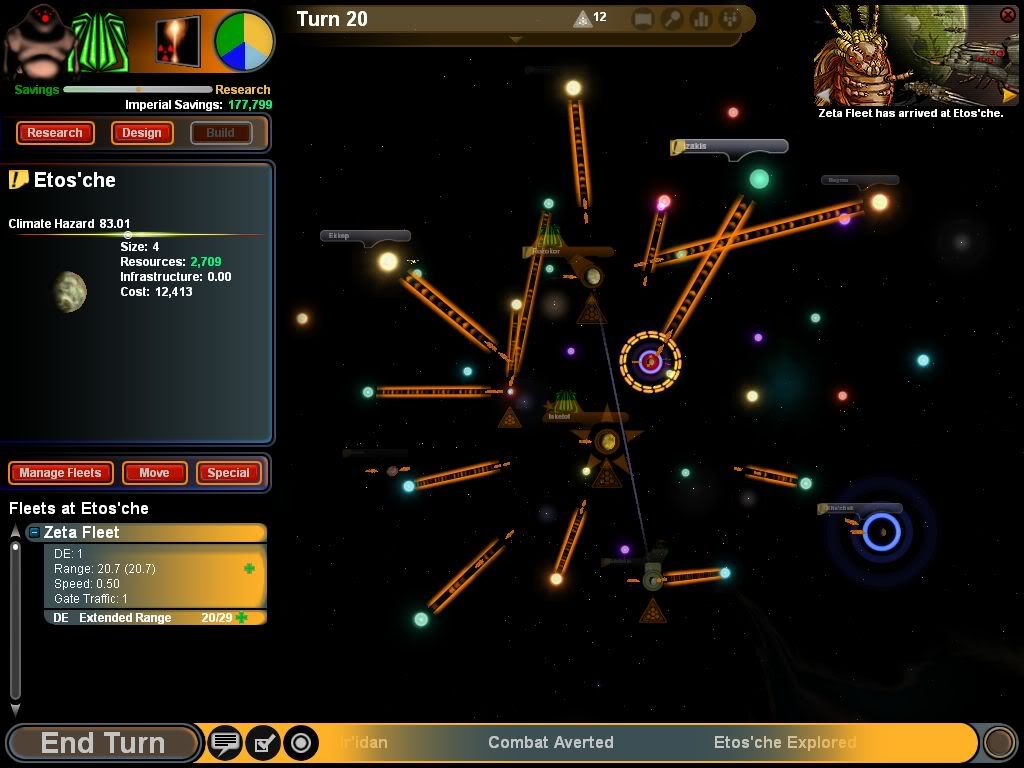Viewport: 1024px width, 768px height.
Task: Open the ship Design screen
Action: (x=142, y=133)
